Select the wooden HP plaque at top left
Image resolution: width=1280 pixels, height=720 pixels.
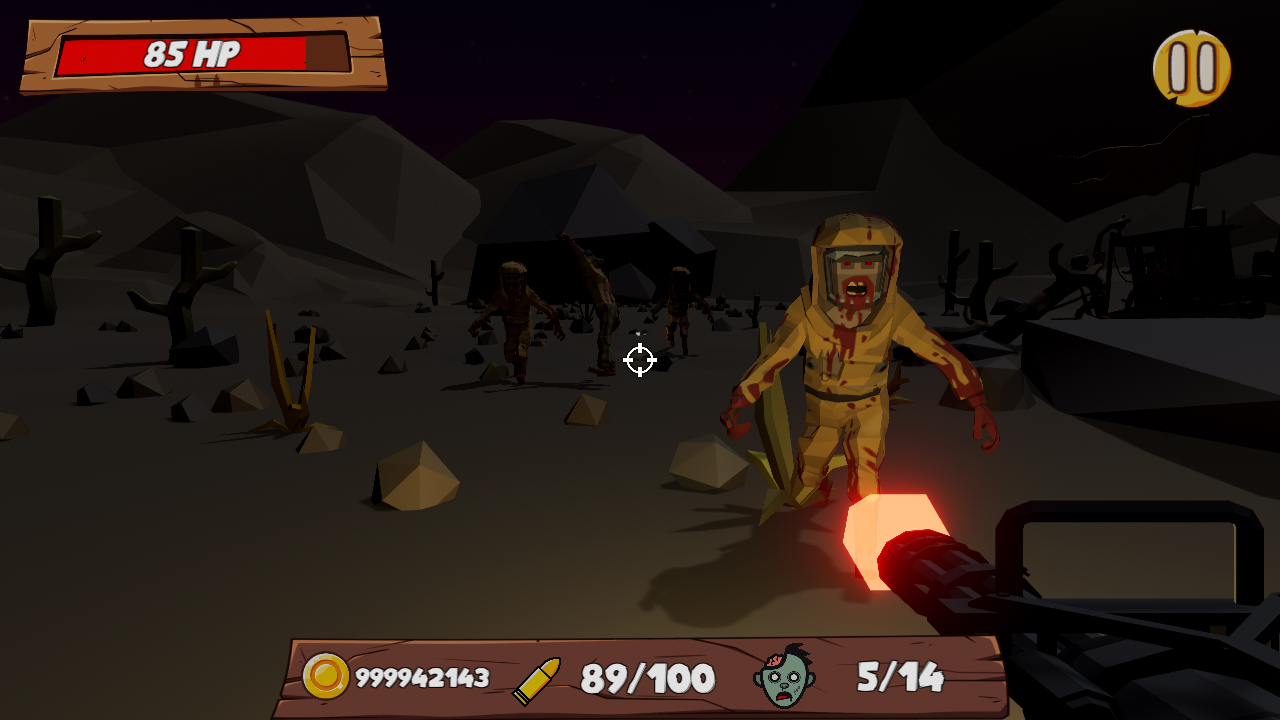click(x=200, y=55)
